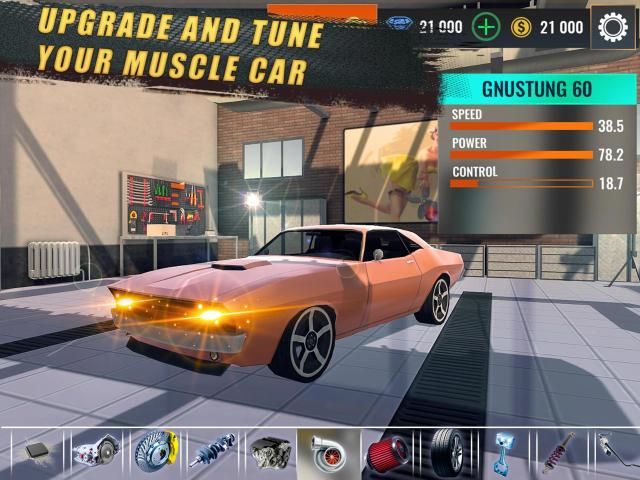Screen dimensions: 640x480
Task: Select the tire upgrade
Action: click(445, 452)
